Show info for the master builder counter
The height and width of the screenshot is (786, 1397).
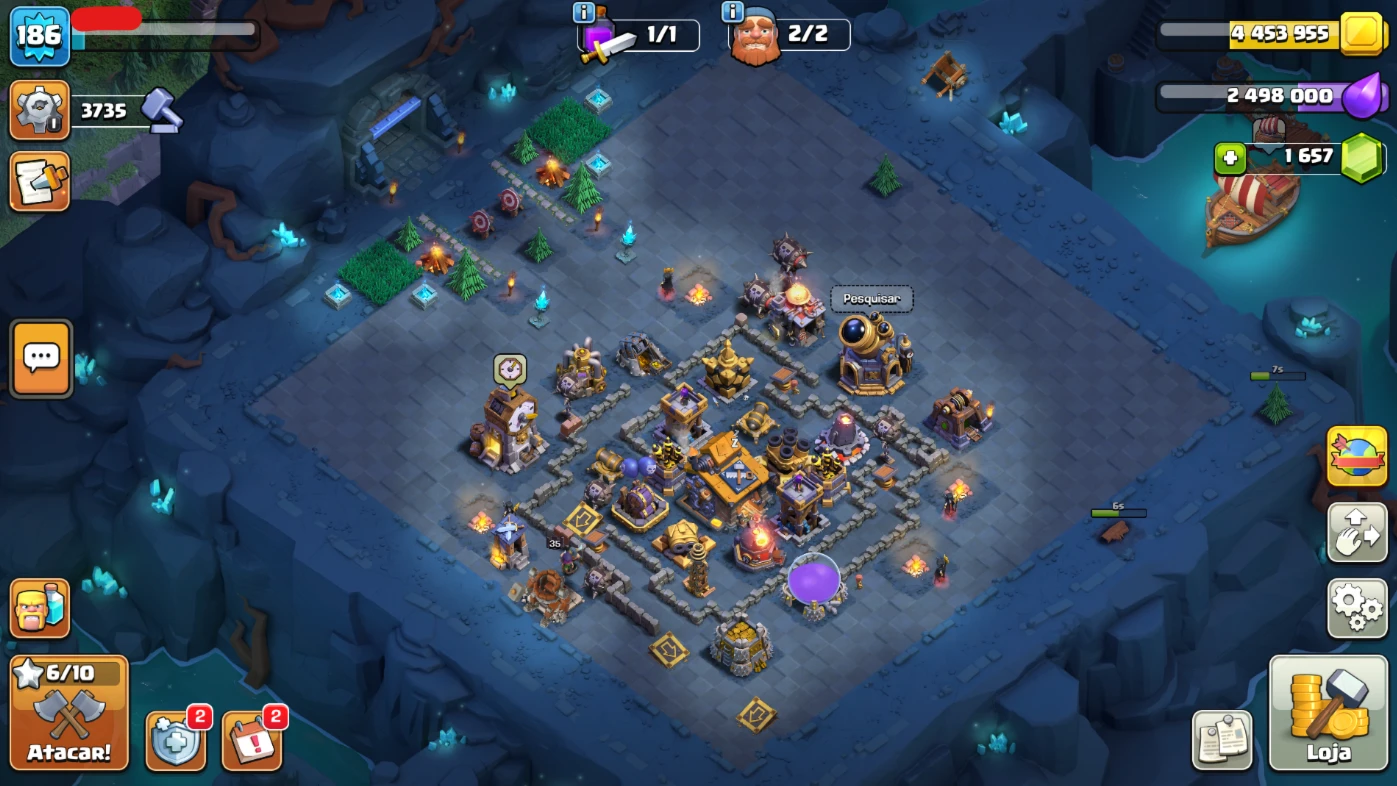click(x=732, y=12)
